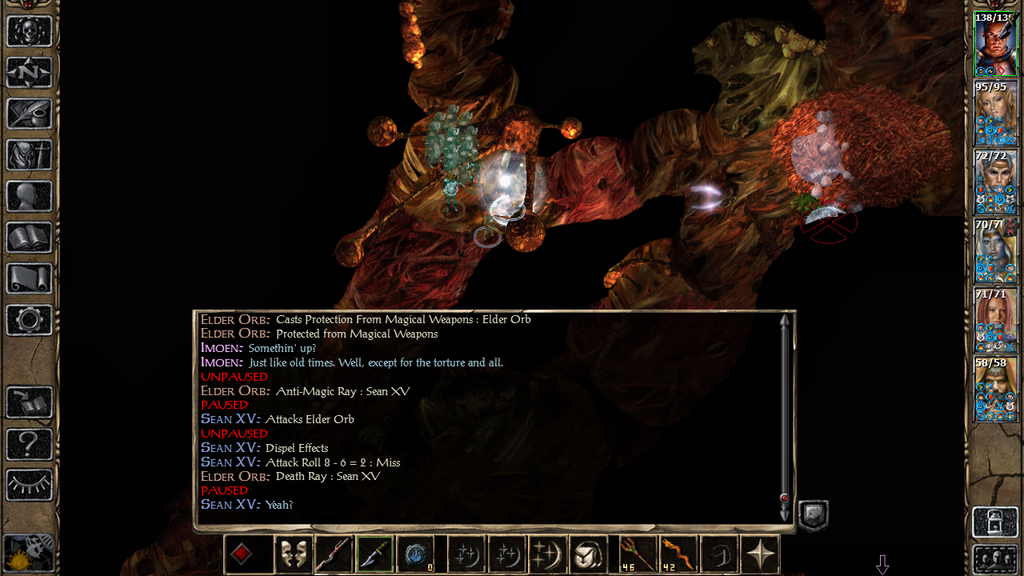The width and height of the screenshot is (1024, 576).
Task: Rest the party using the closed-eye button
Action: [29, 484]
